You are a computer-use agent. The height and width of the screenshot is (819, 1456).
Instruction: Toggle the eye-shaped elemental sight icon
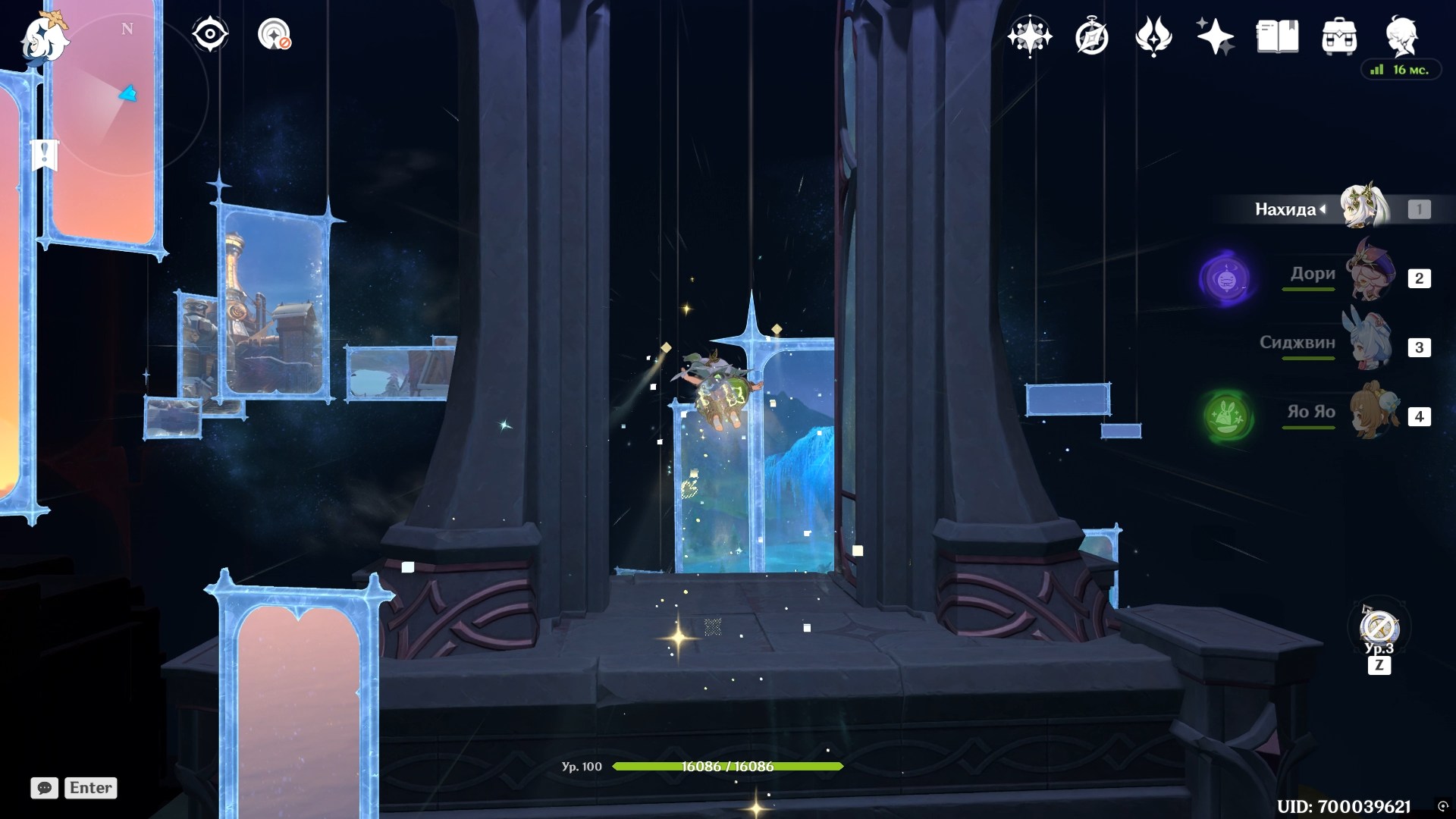pos(209,35)
